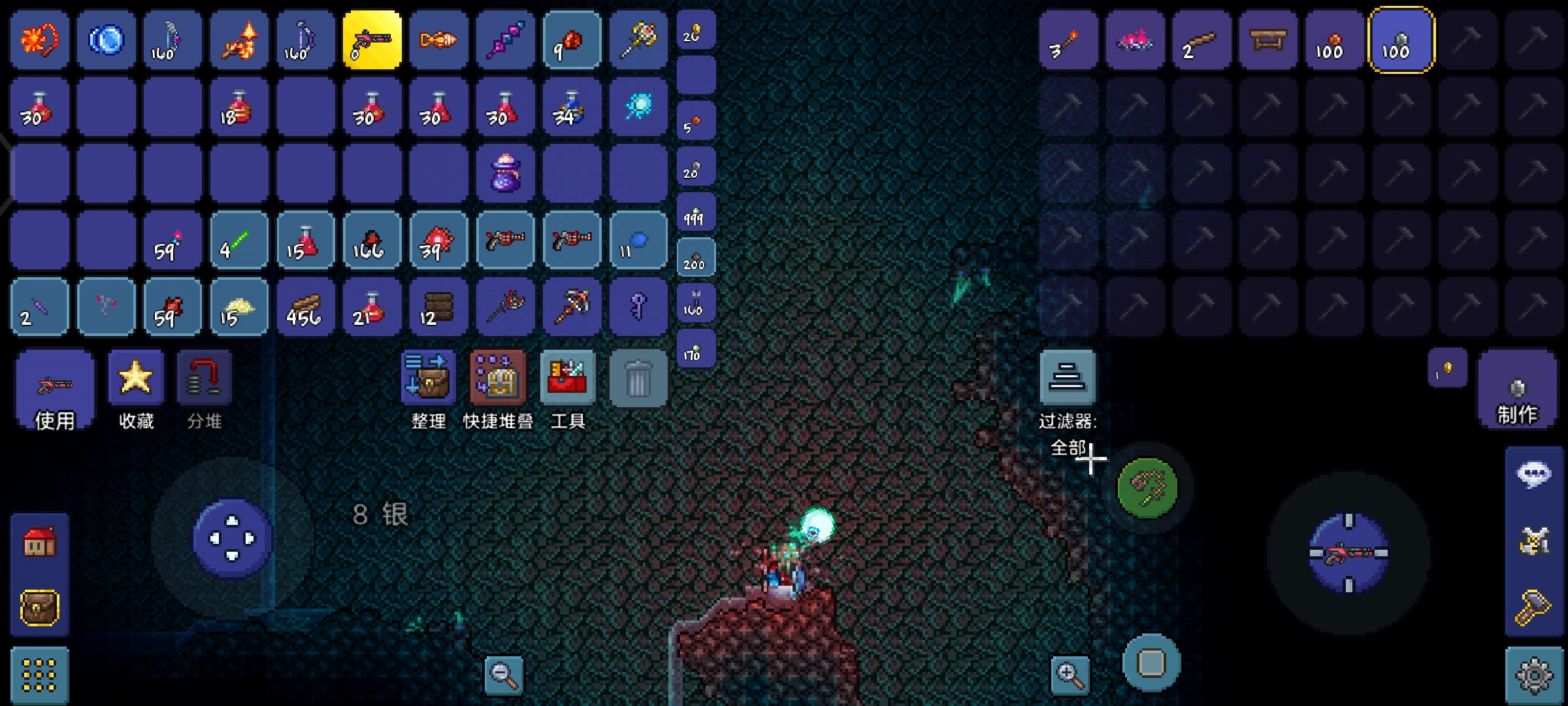Screen dimensions: 1568x706
Task: Sort the inventory with 整理
Action: pyautogui.click(x=427, y=378)
